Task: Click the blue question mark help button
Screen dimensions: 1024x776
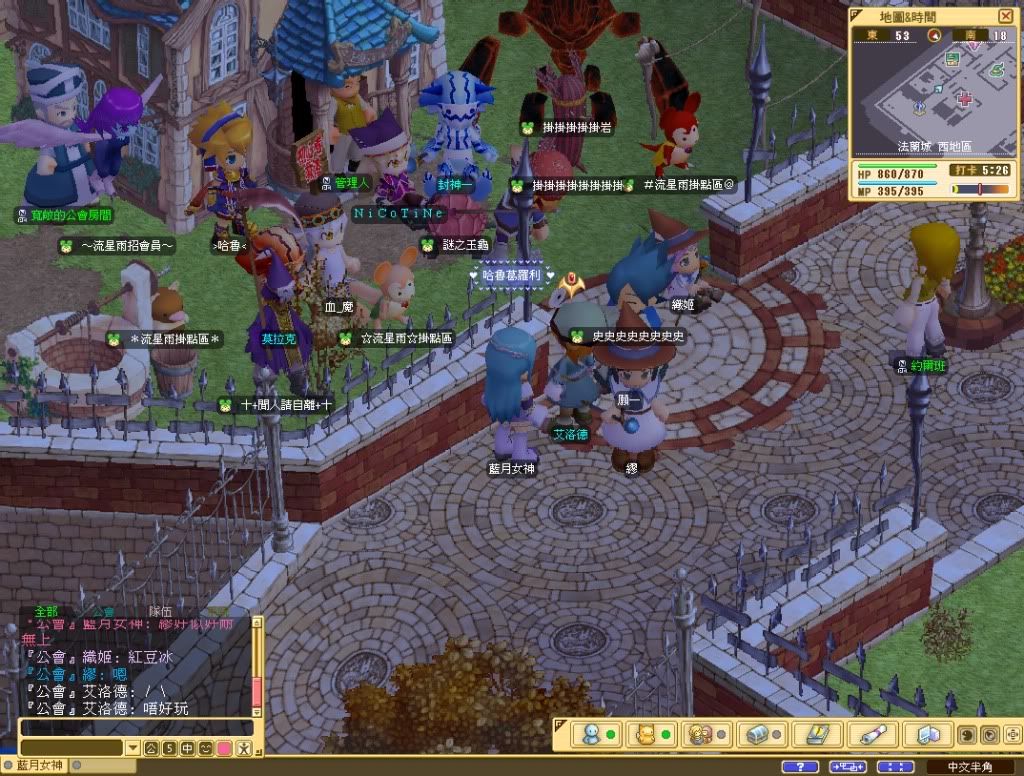Action: tap(799, 767)
